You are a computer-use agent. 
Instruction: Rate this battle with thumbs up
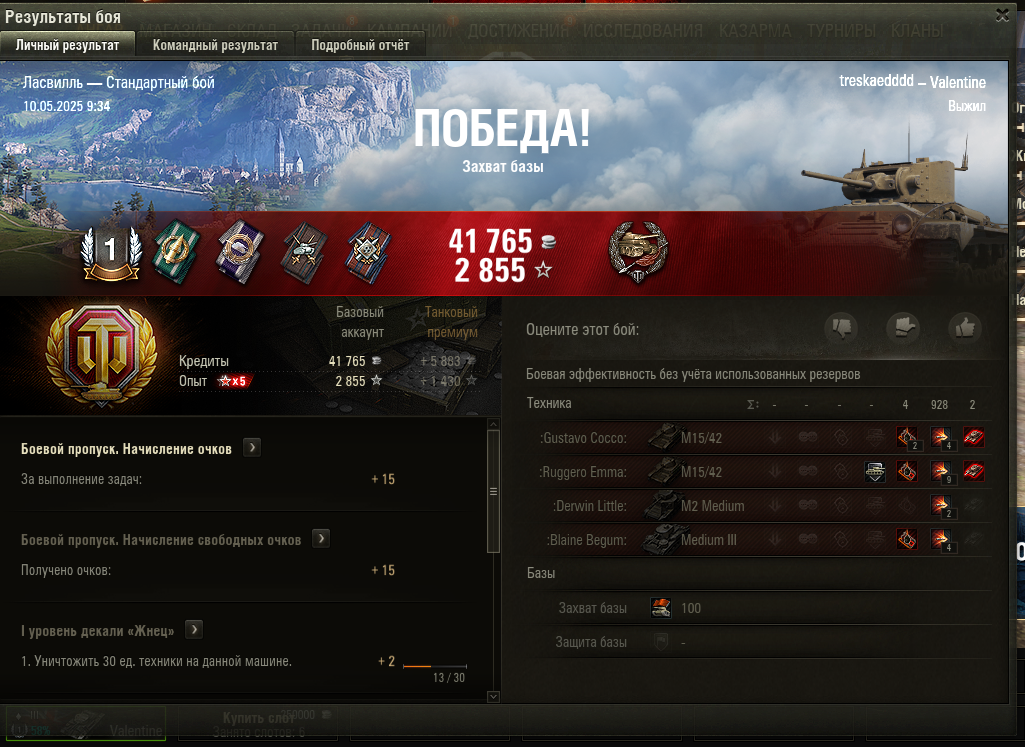[965, 327]
